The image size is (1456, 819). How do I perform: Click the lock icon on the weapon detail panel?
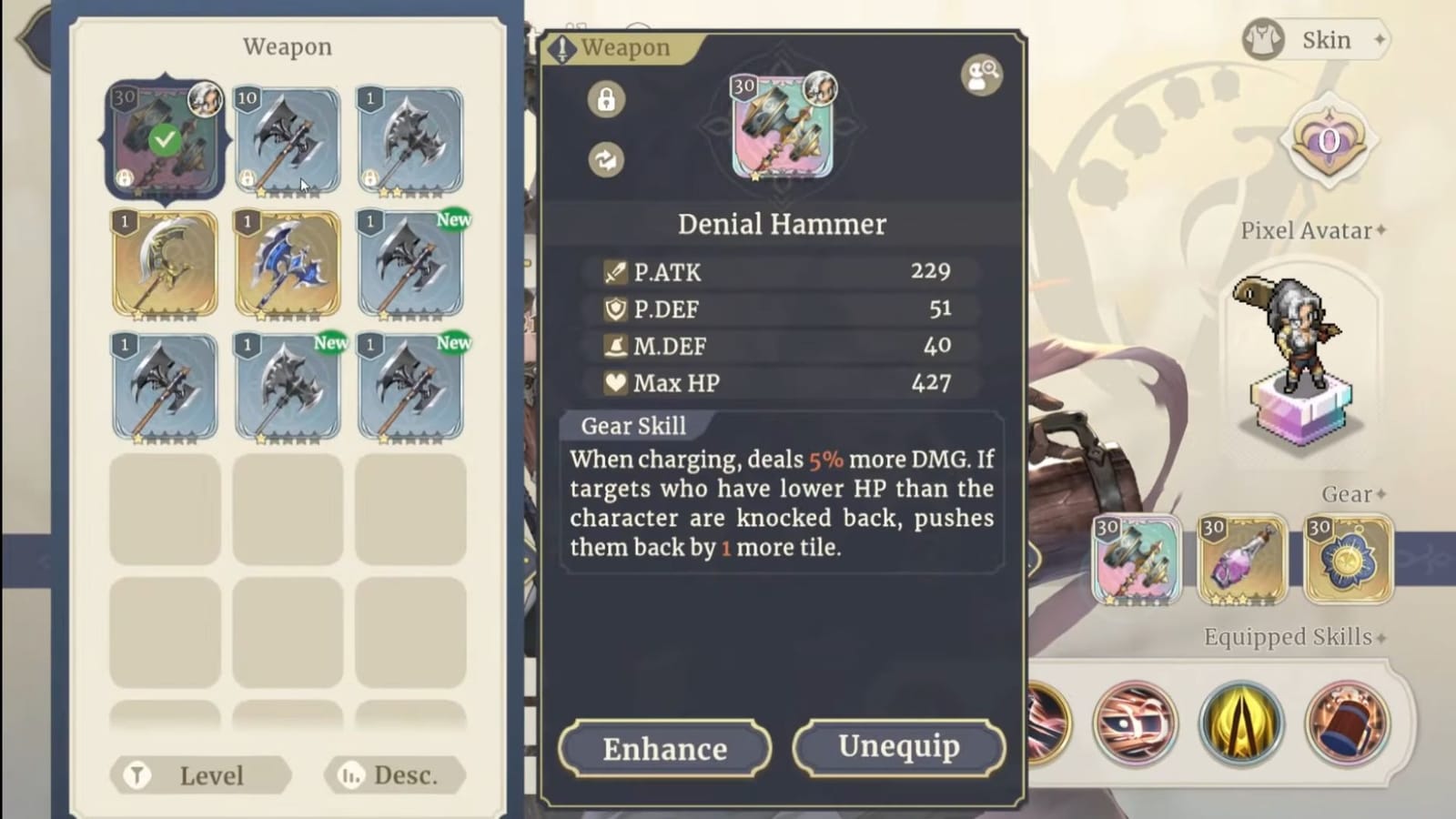point(604,100)
